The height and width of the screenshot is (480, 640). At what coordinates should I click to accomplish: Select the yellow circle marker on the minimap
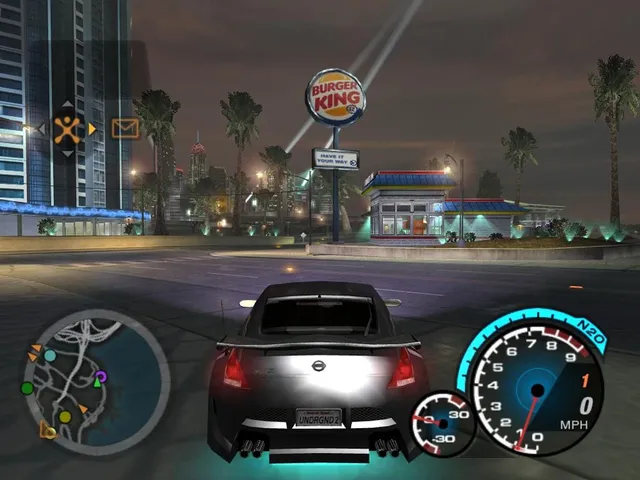(x=65, y=416)
